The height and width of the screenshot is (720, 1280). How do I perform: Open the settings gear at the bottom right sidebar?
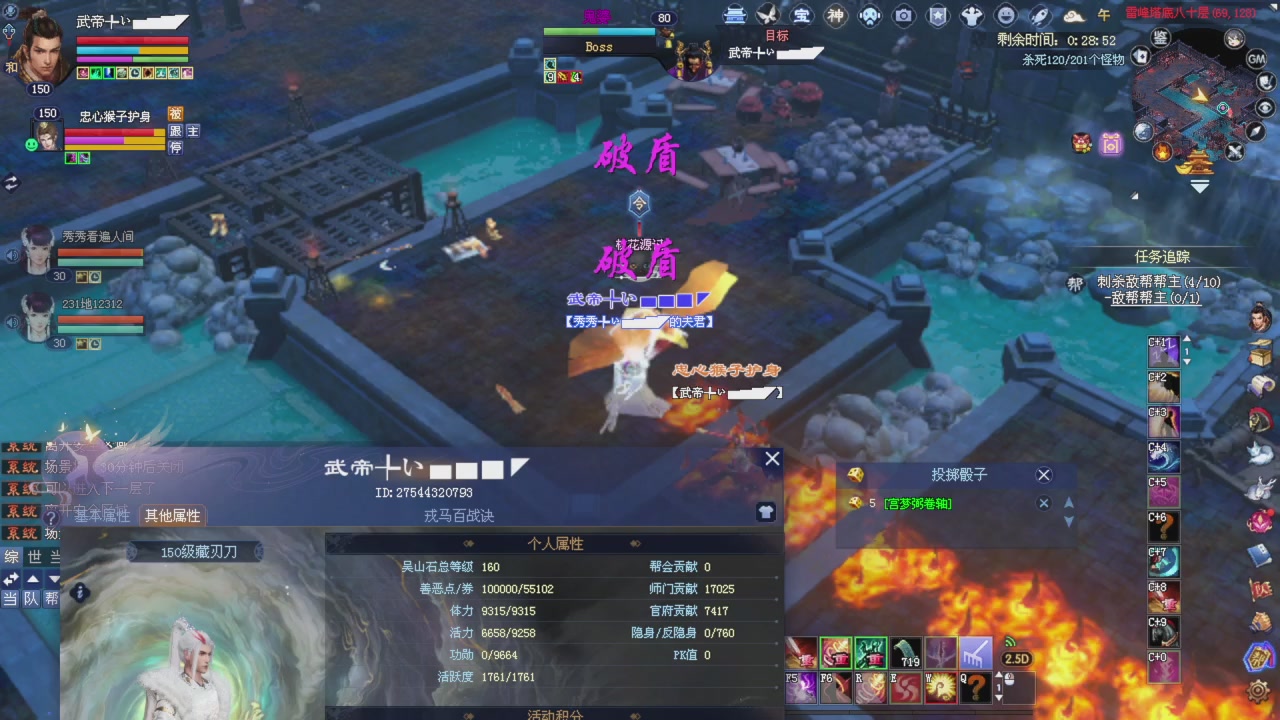click(1258, 690)
